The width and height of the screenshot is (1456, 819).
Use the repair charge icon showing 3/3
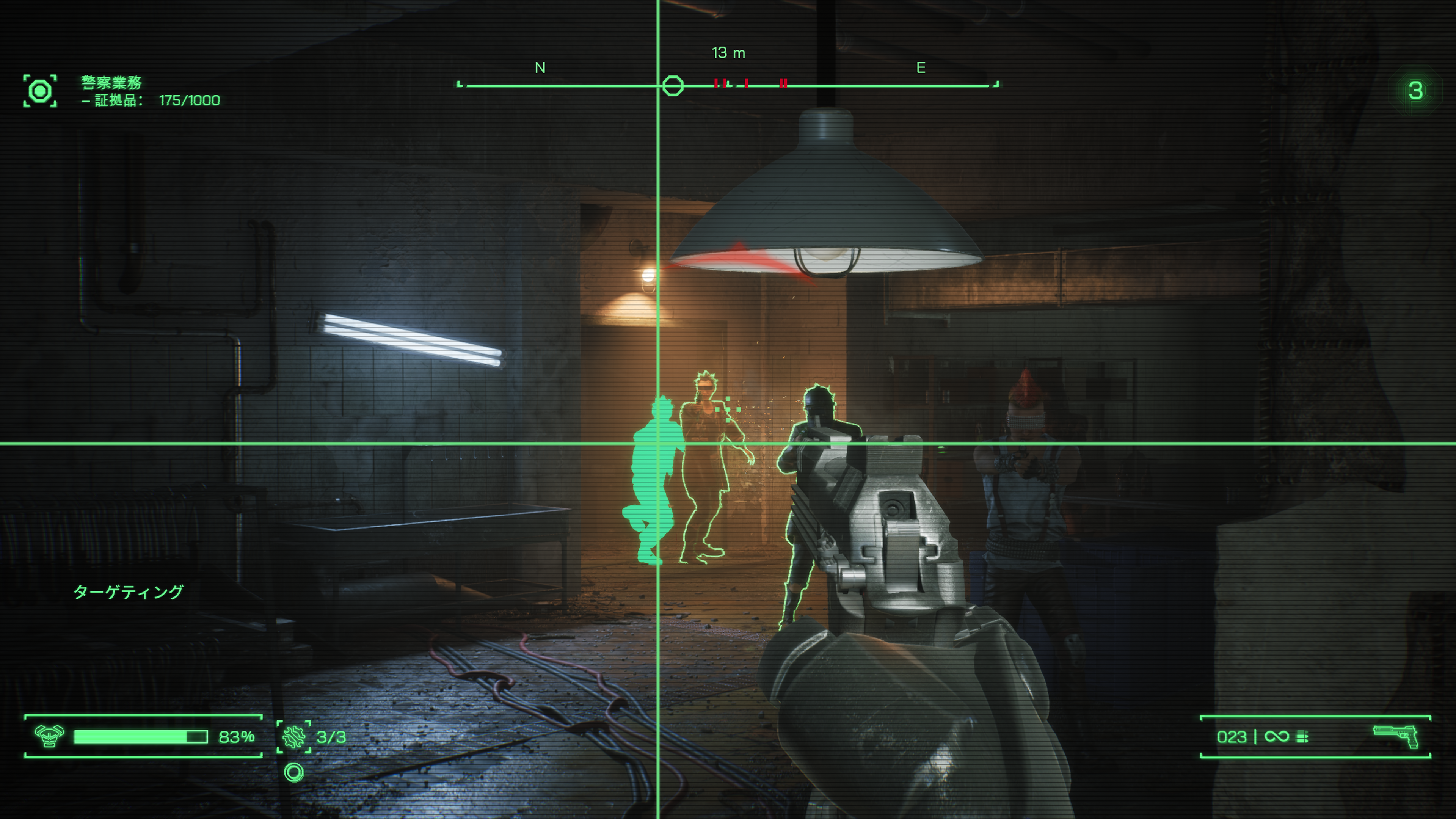[x=294, y=737]
